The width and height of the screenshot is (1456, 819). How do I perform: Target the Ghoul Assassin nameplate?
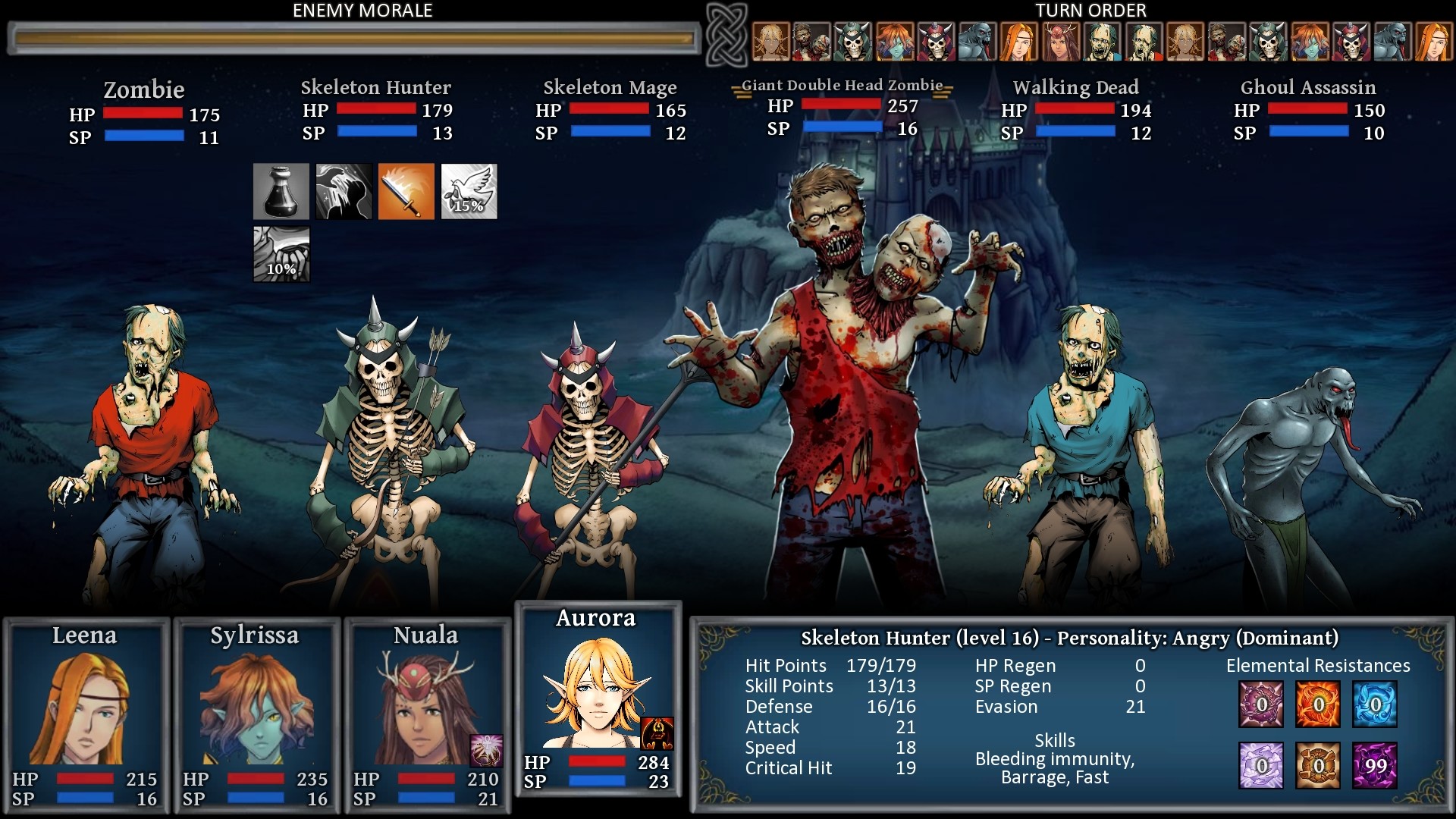coord(1308,87)
